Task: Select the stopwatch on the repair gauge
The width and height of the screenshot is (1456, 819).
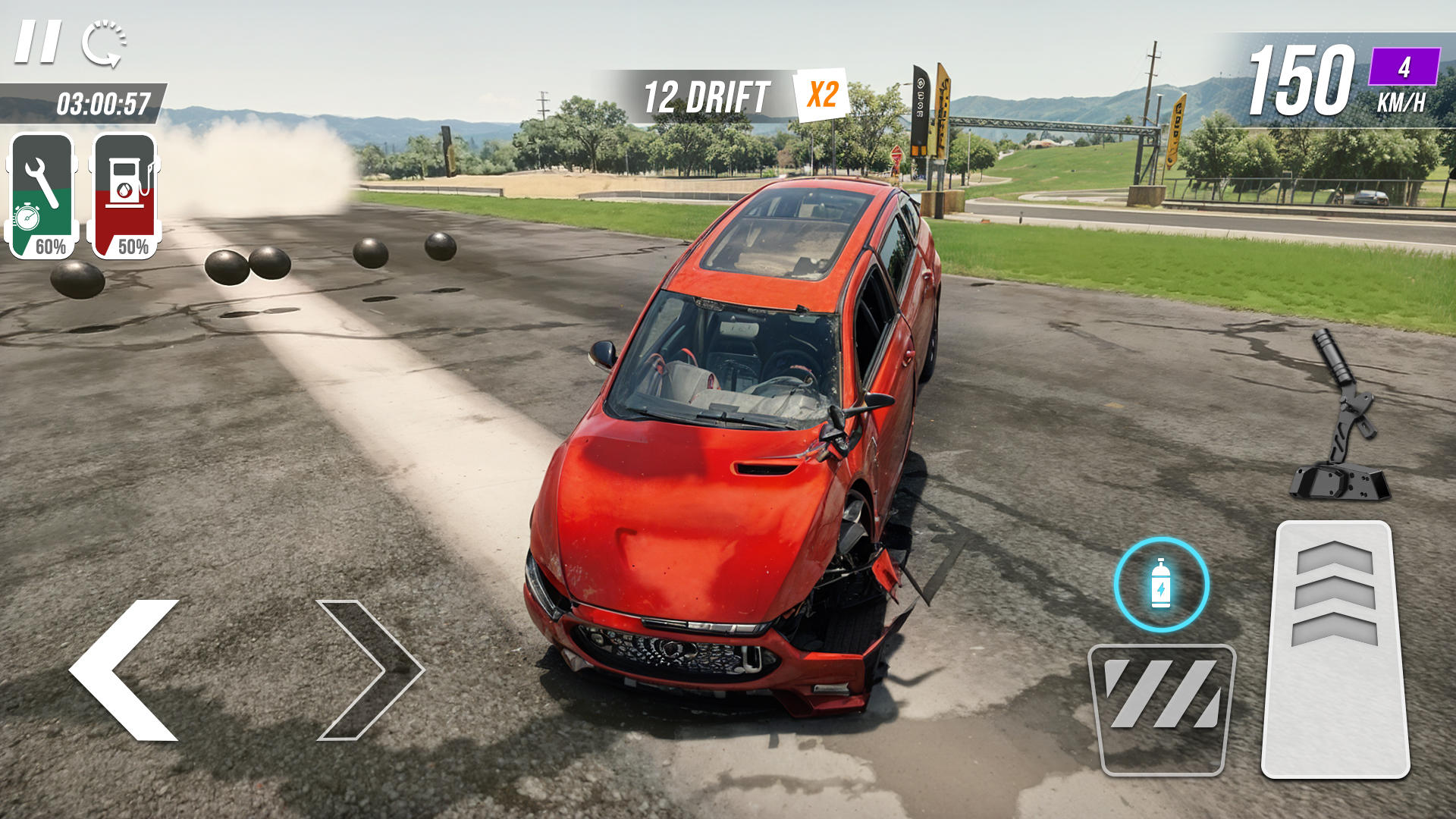Action: [x=27, y=220]
